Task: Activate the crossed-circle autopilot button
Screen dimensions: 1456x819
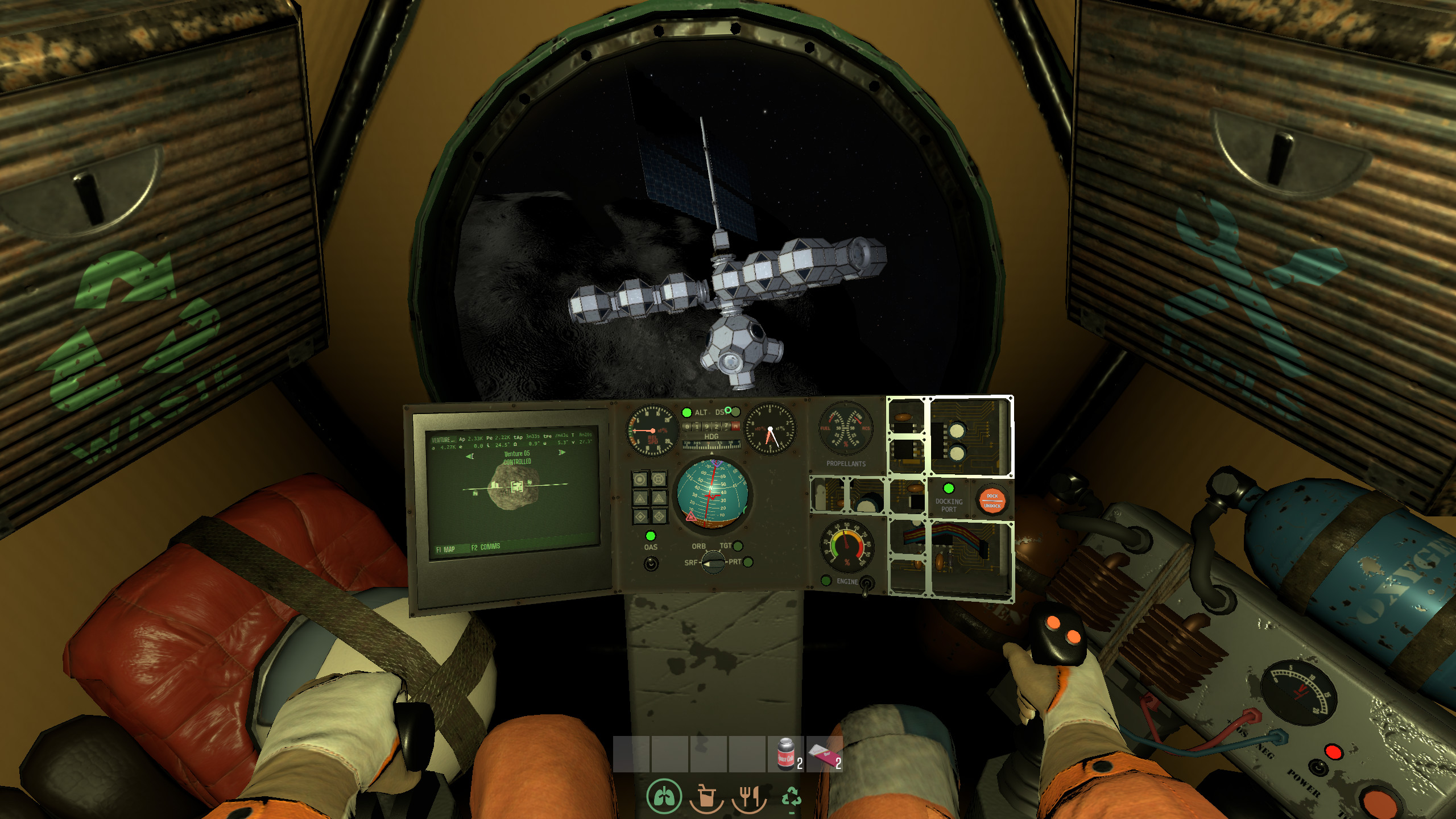Action: (x=659, y=479)
